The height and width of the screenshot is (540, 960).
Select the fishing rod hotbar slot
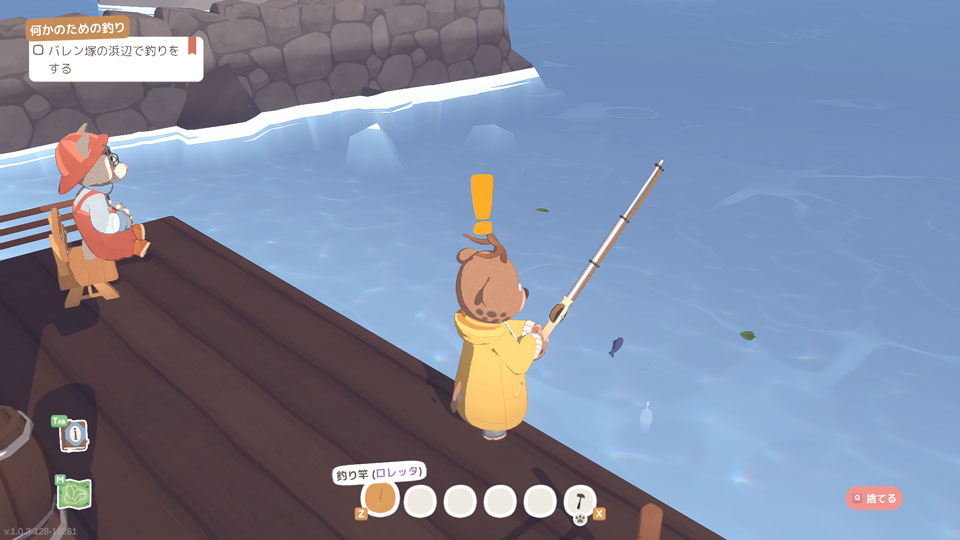point(380,499)
